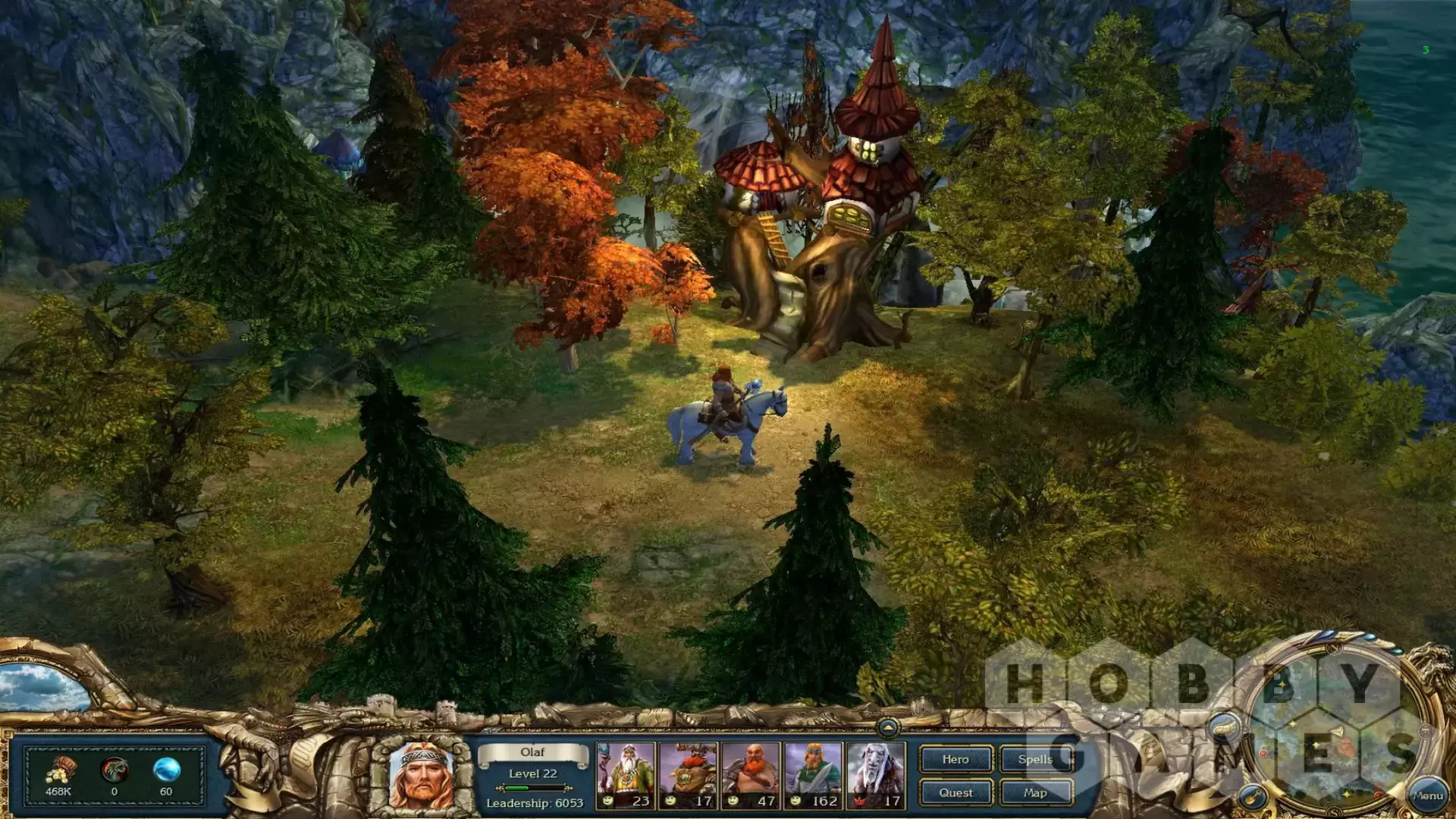Select the white-bearded wizard troop with 23 units
1456x819 pixels.
click(626, 775)
